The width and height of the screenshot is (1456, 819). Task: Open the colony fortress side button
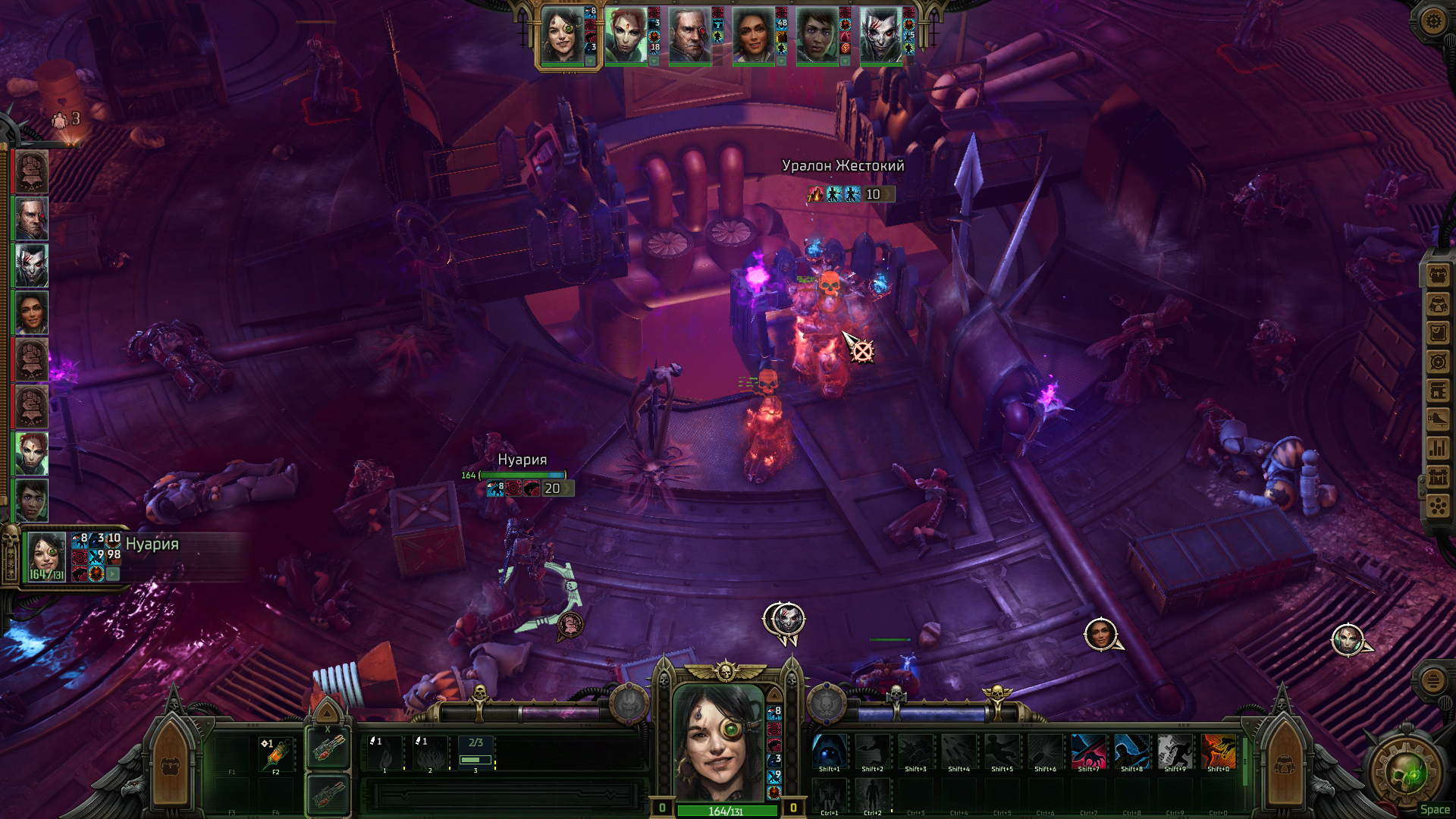point(1438,477)
